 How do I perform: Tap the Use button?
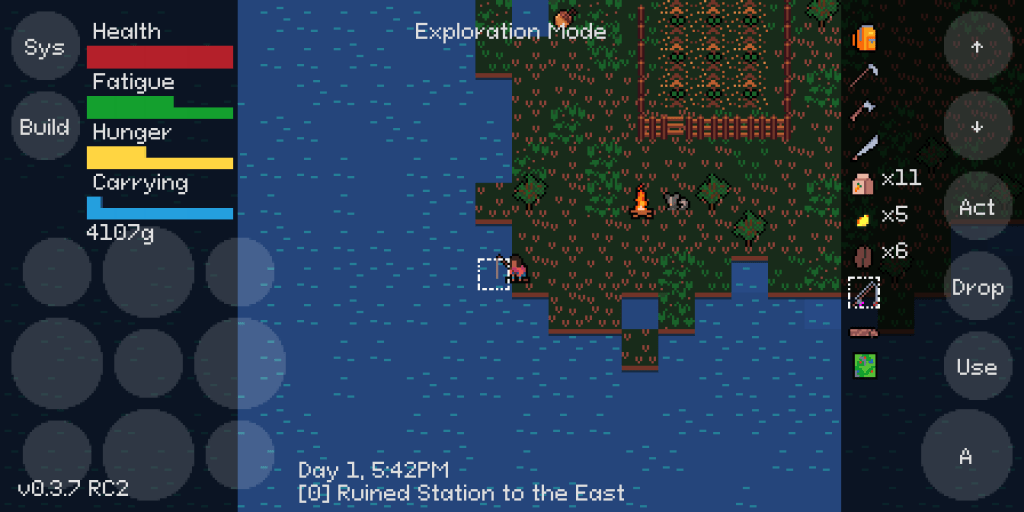click(977, 367)
